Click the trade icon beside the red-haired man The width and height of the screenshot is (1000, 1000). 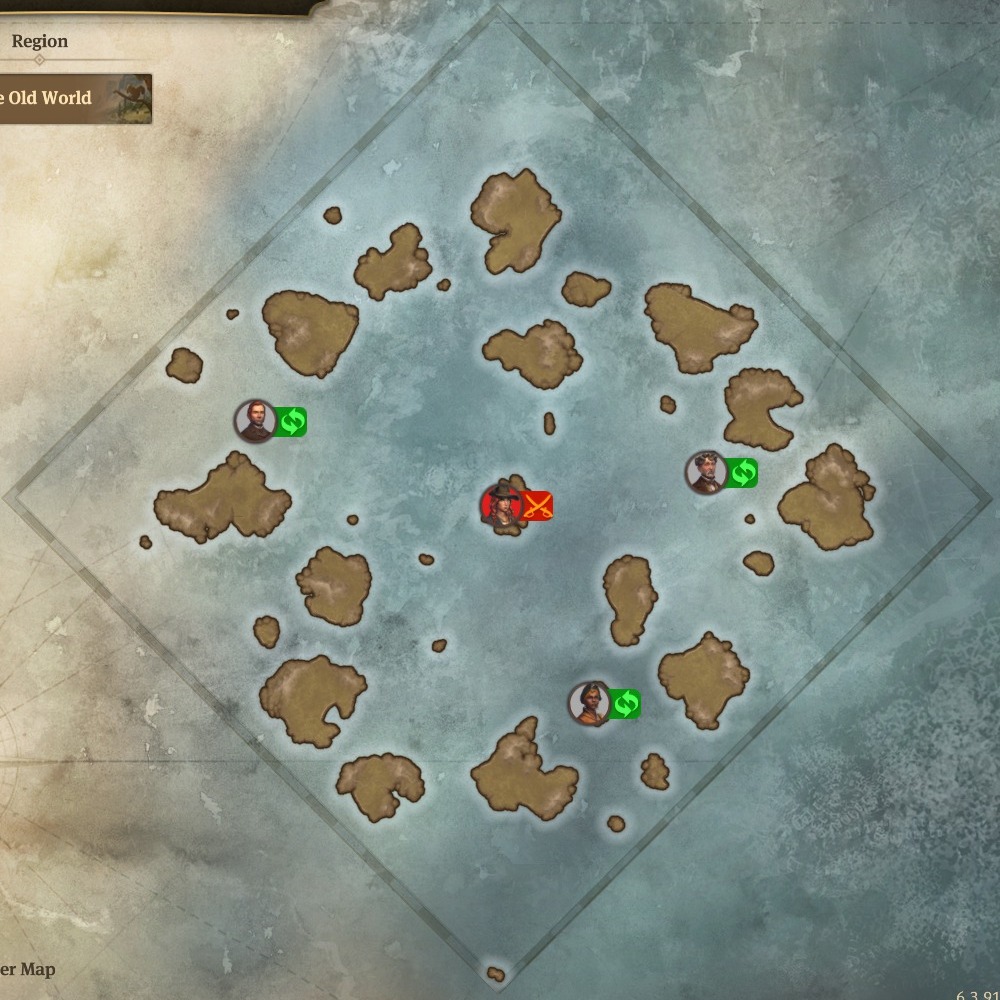click(x=291, y=422)
